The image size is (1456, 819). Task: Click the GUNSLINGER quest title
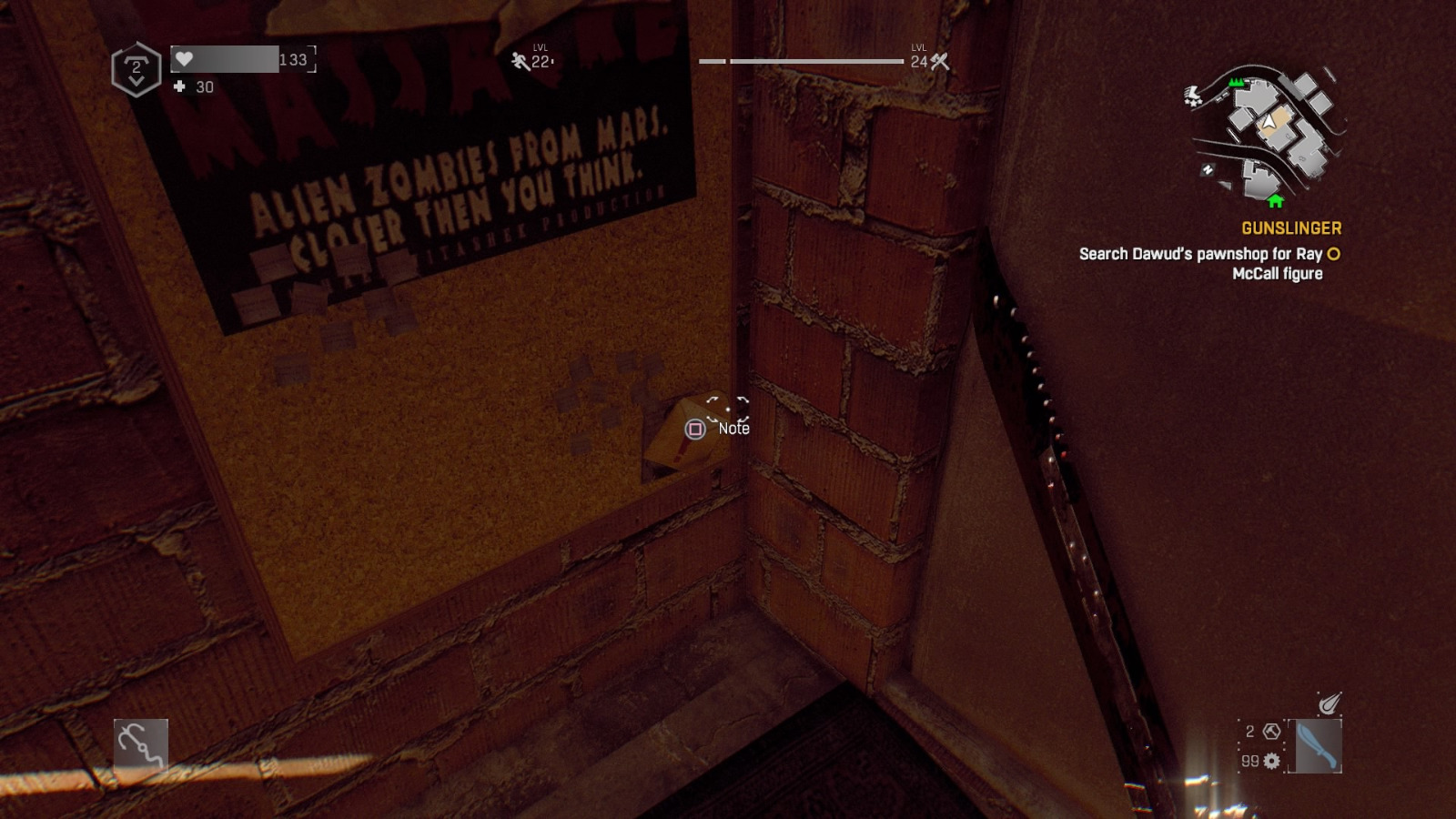point(1291,227)
